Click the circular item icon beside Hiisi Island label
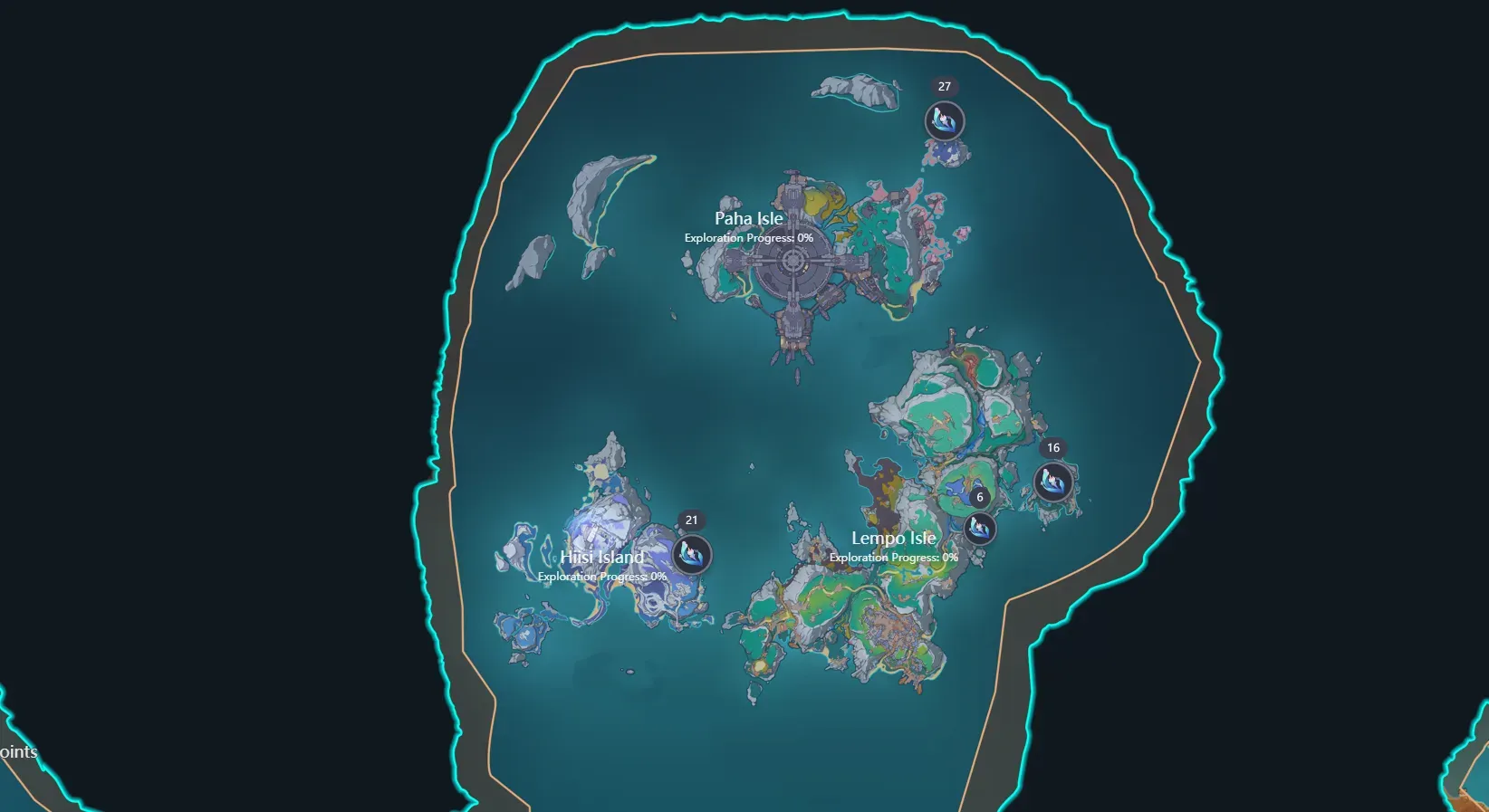 tap(691, 554)
